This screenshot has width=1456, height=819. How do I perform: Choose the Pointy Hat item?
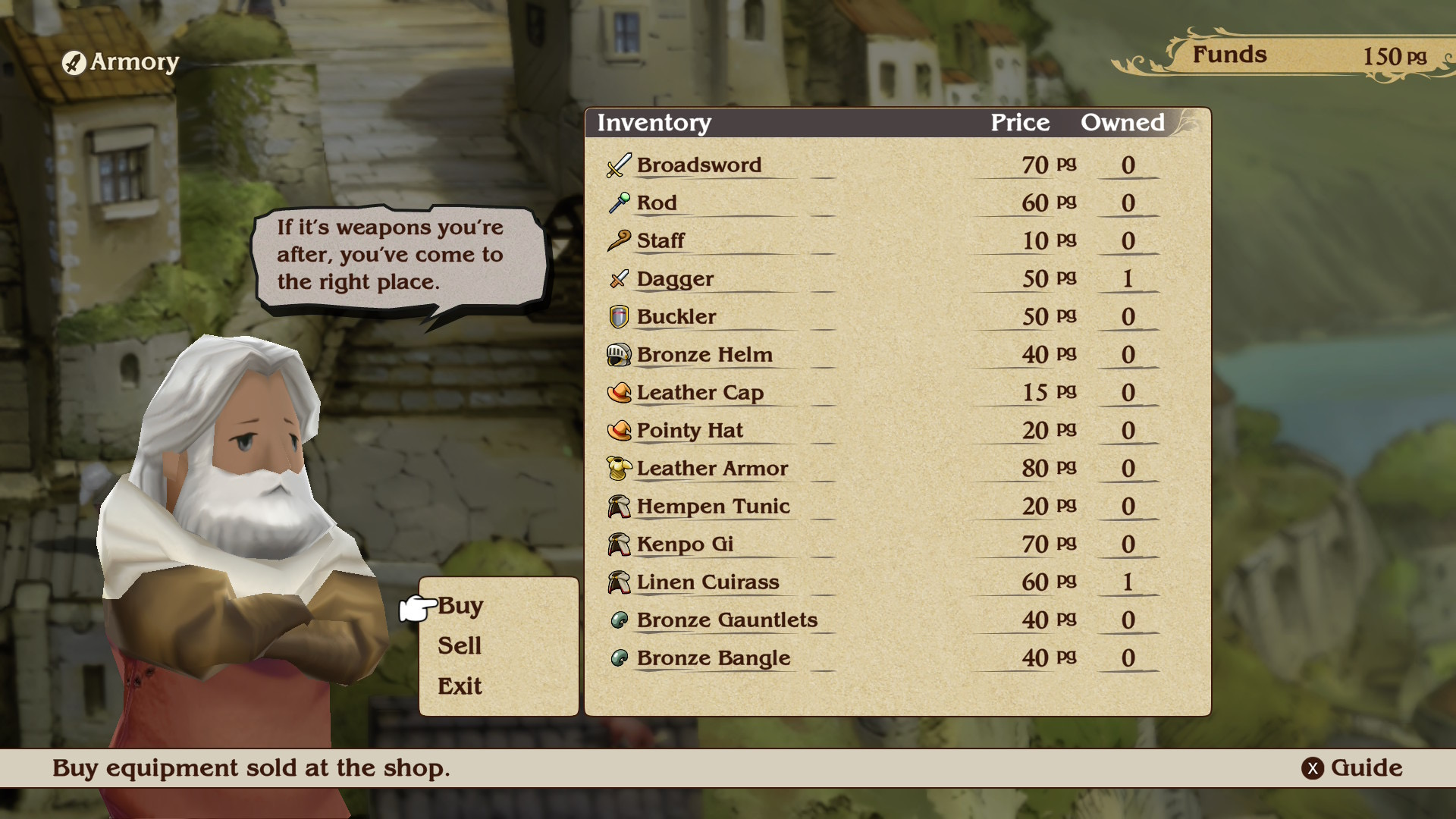tap(689, 431)
